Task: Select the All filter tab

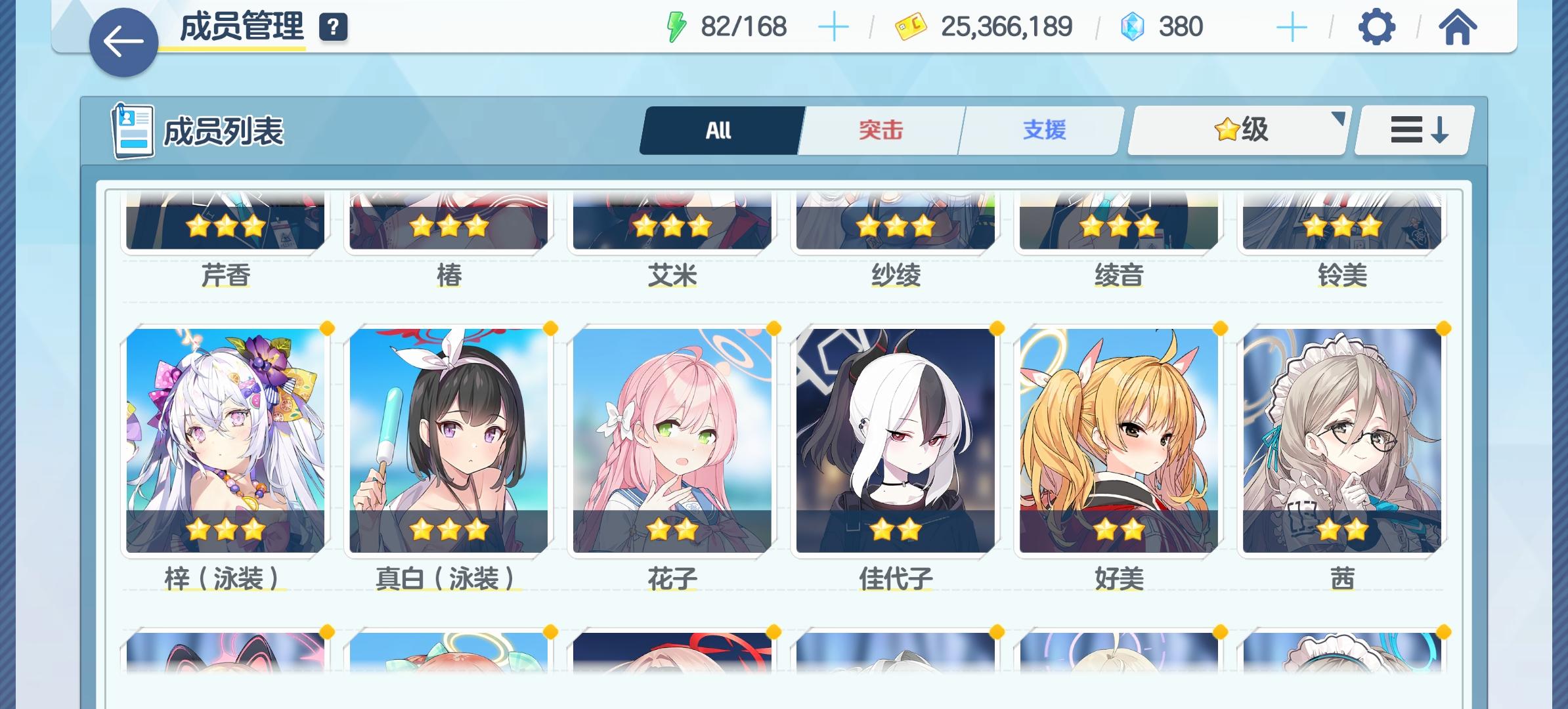Action: 719,130
